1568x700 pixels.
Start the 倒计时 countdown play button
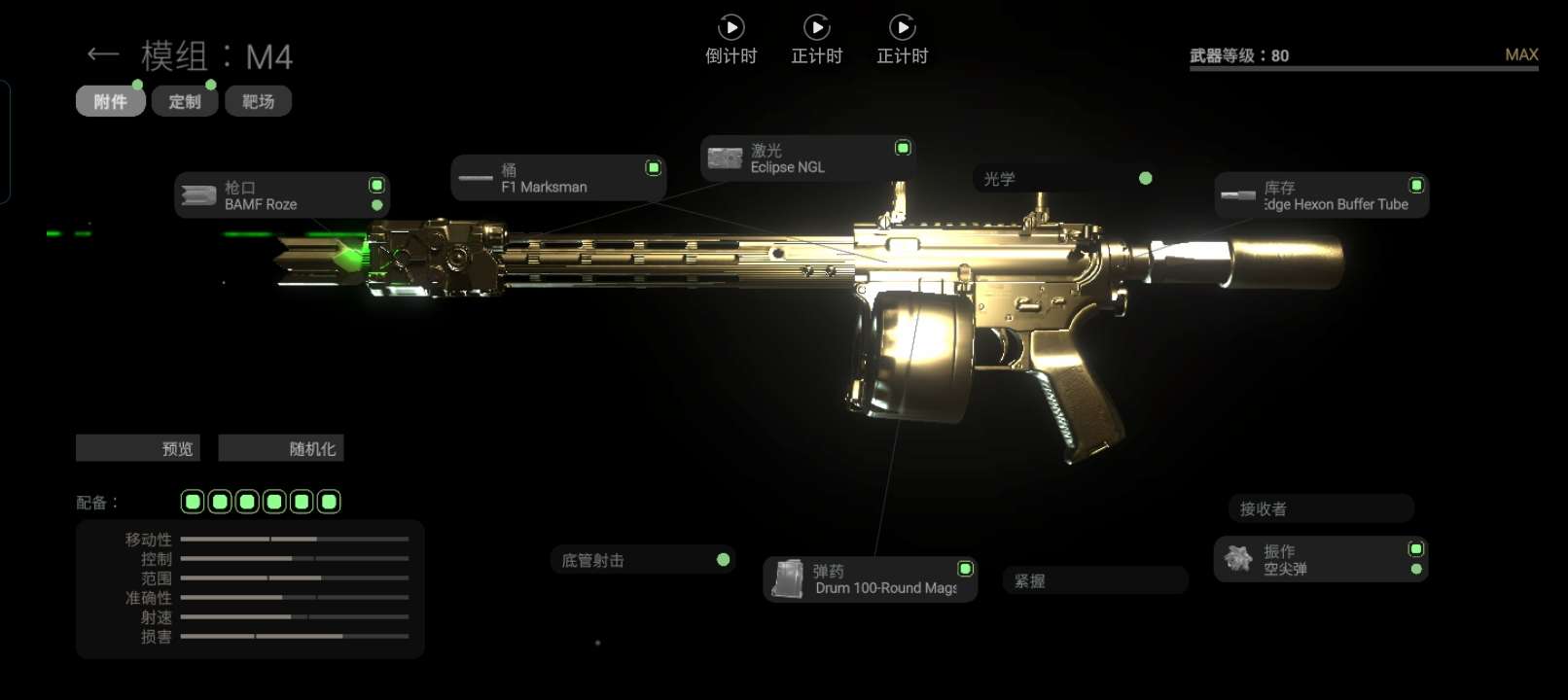731,28
